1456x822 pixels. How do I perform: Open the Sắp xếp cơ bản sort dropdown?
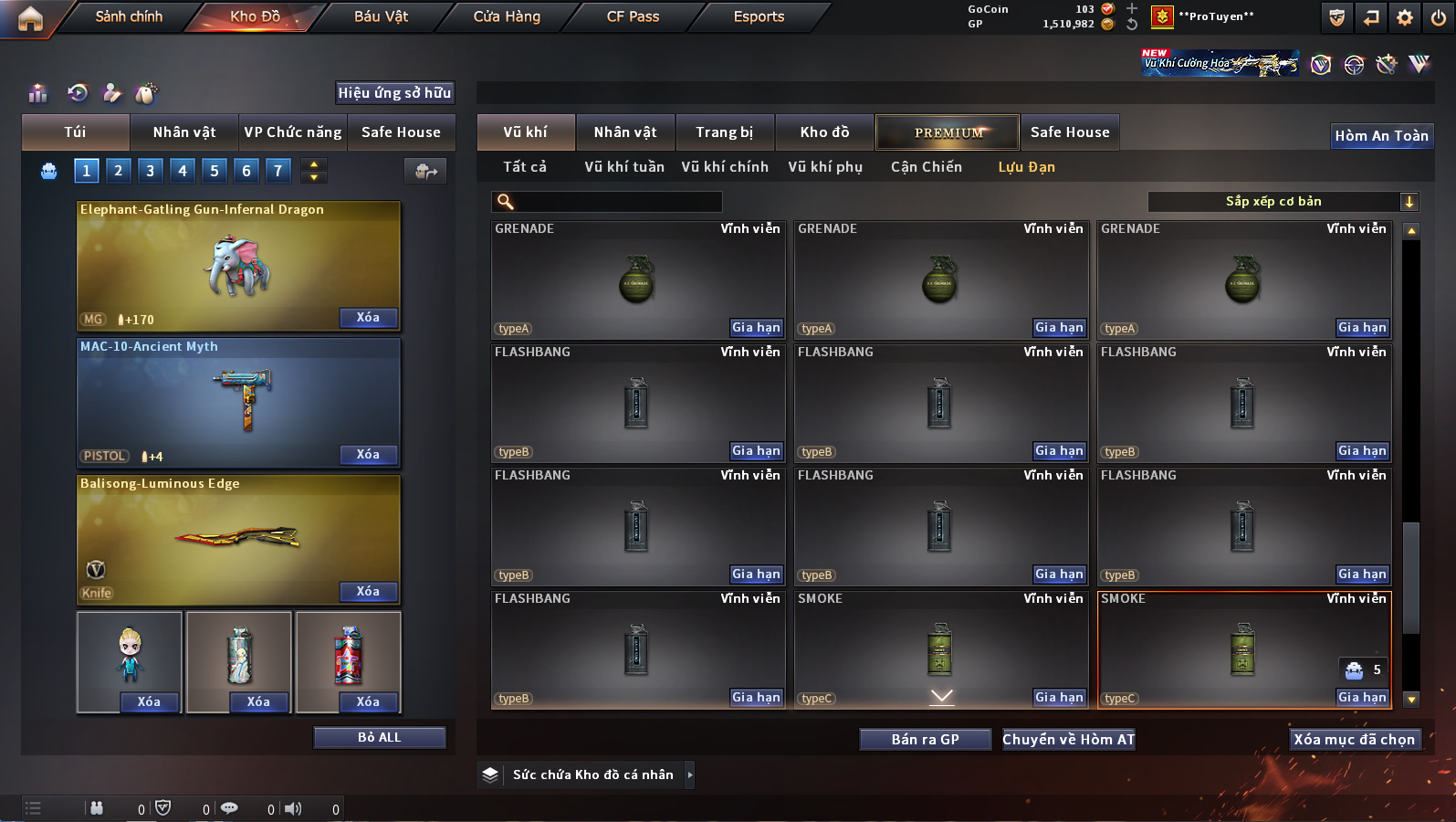click(x=1282, y=202)
